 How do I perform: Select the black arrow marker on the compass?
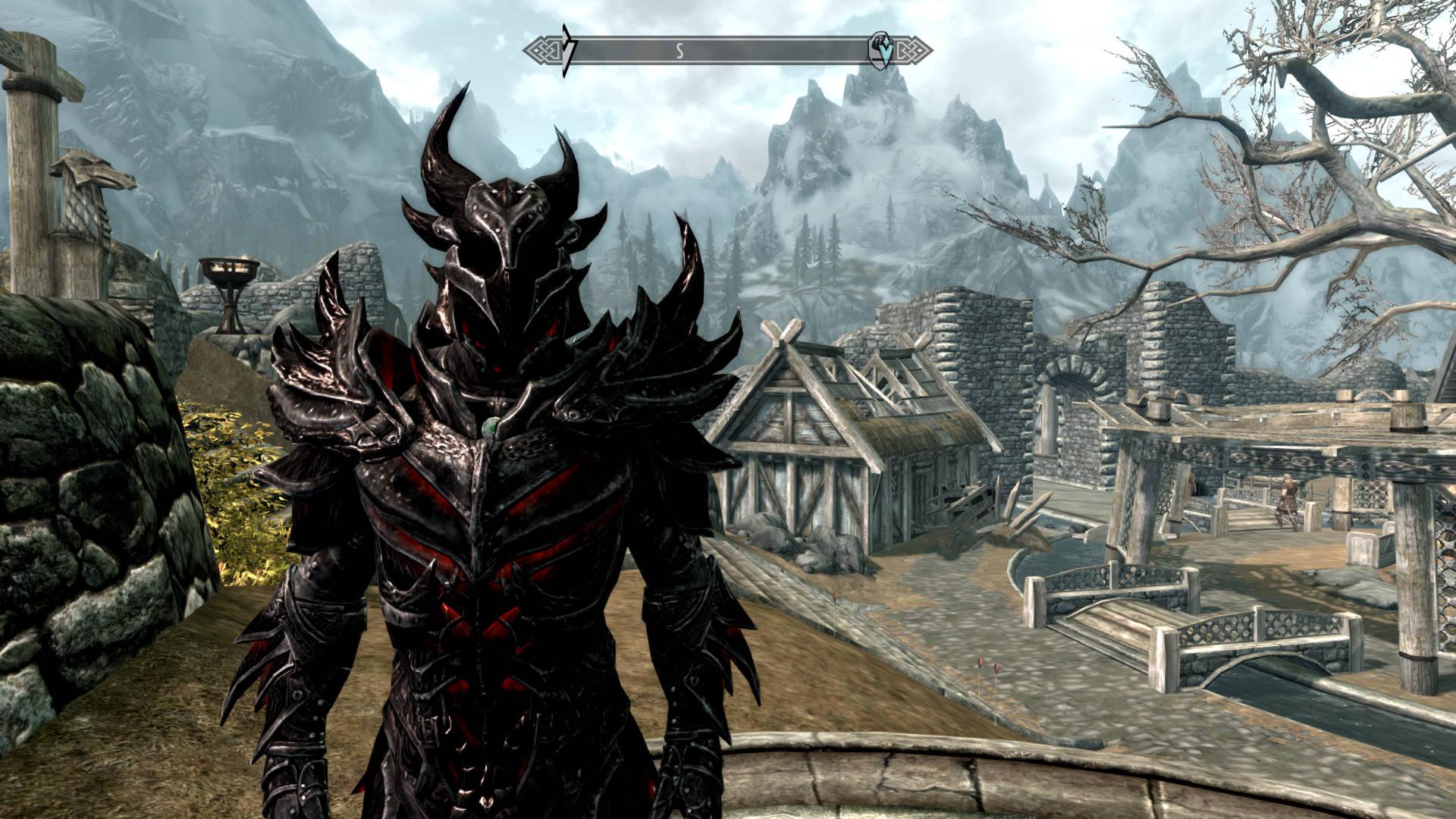point(567,50)
